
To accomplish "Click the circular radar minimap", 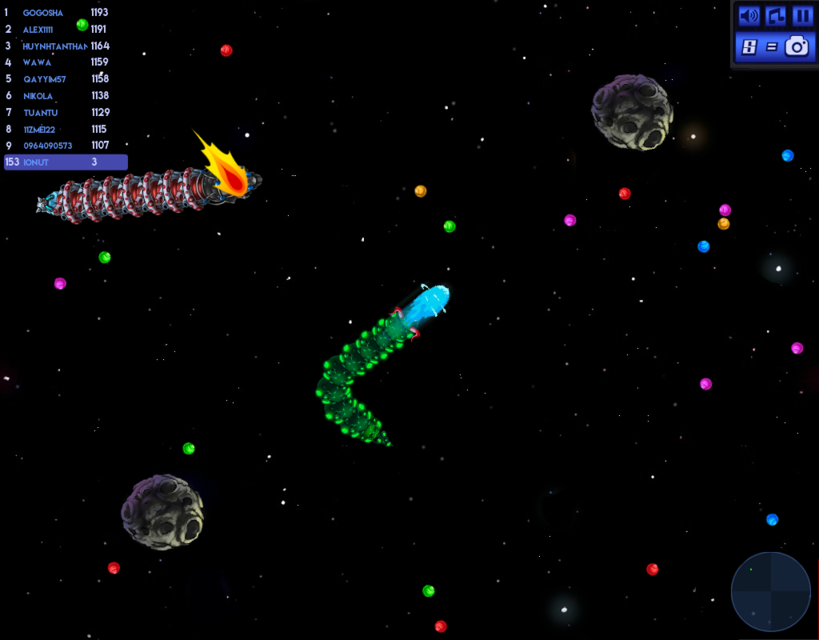I will pyautogui.click(x=770, y=591).
